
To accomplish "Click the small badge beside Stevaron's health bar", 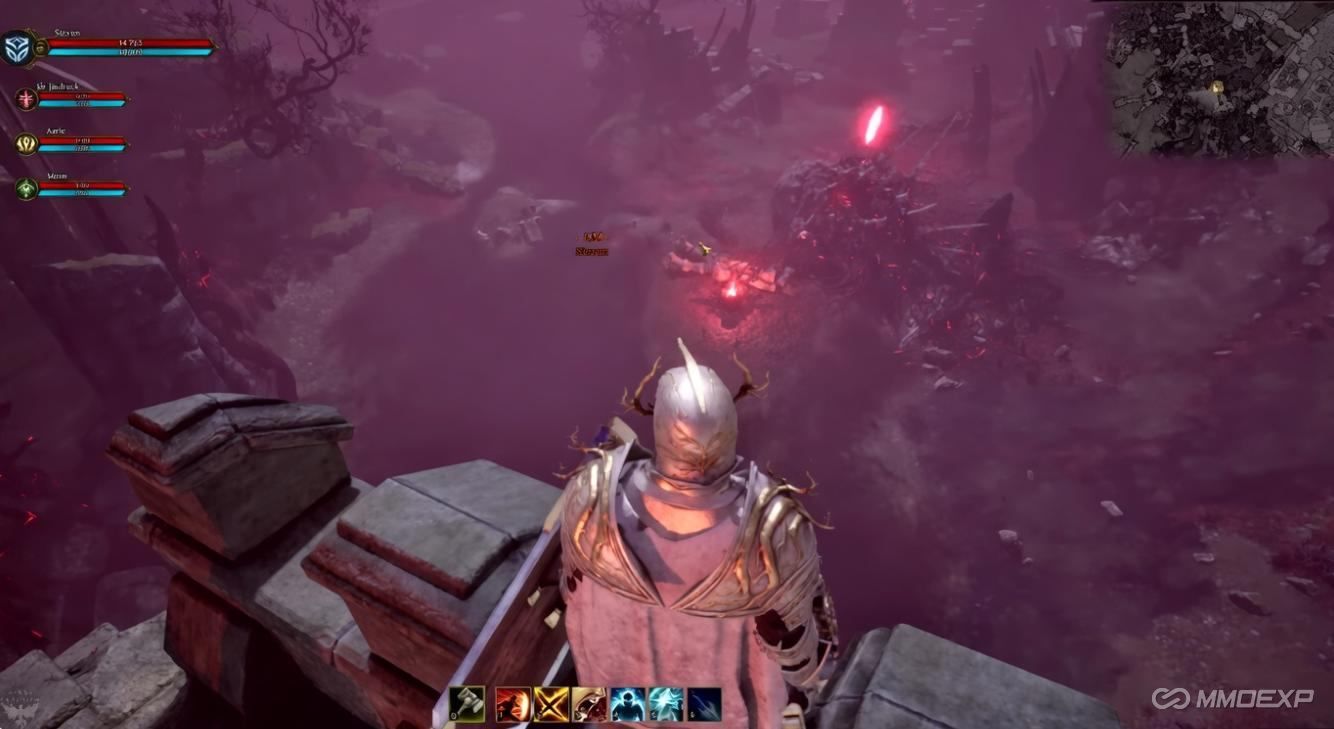I will 40,47.
